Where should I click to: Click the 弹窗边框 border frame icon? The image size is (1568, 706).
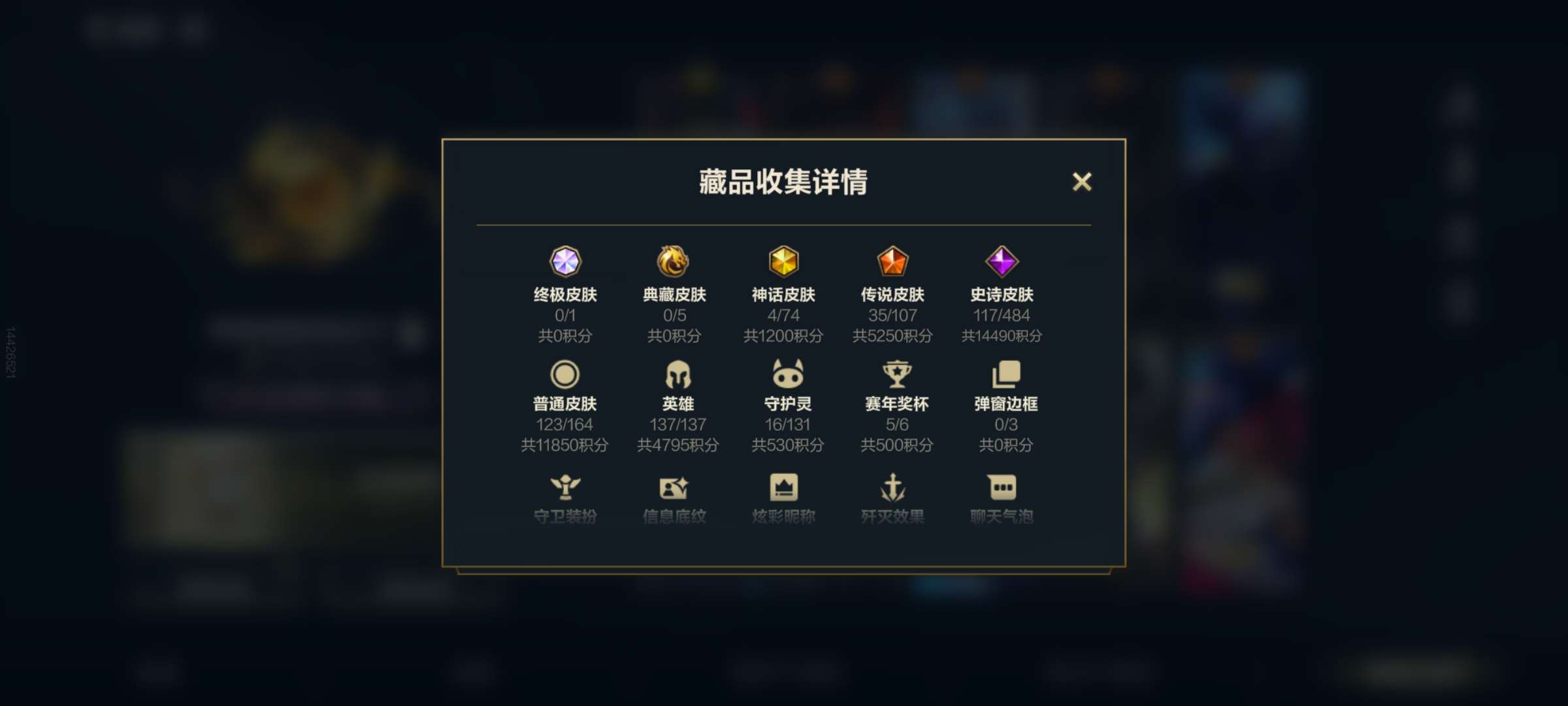[x=1002, y=375]
